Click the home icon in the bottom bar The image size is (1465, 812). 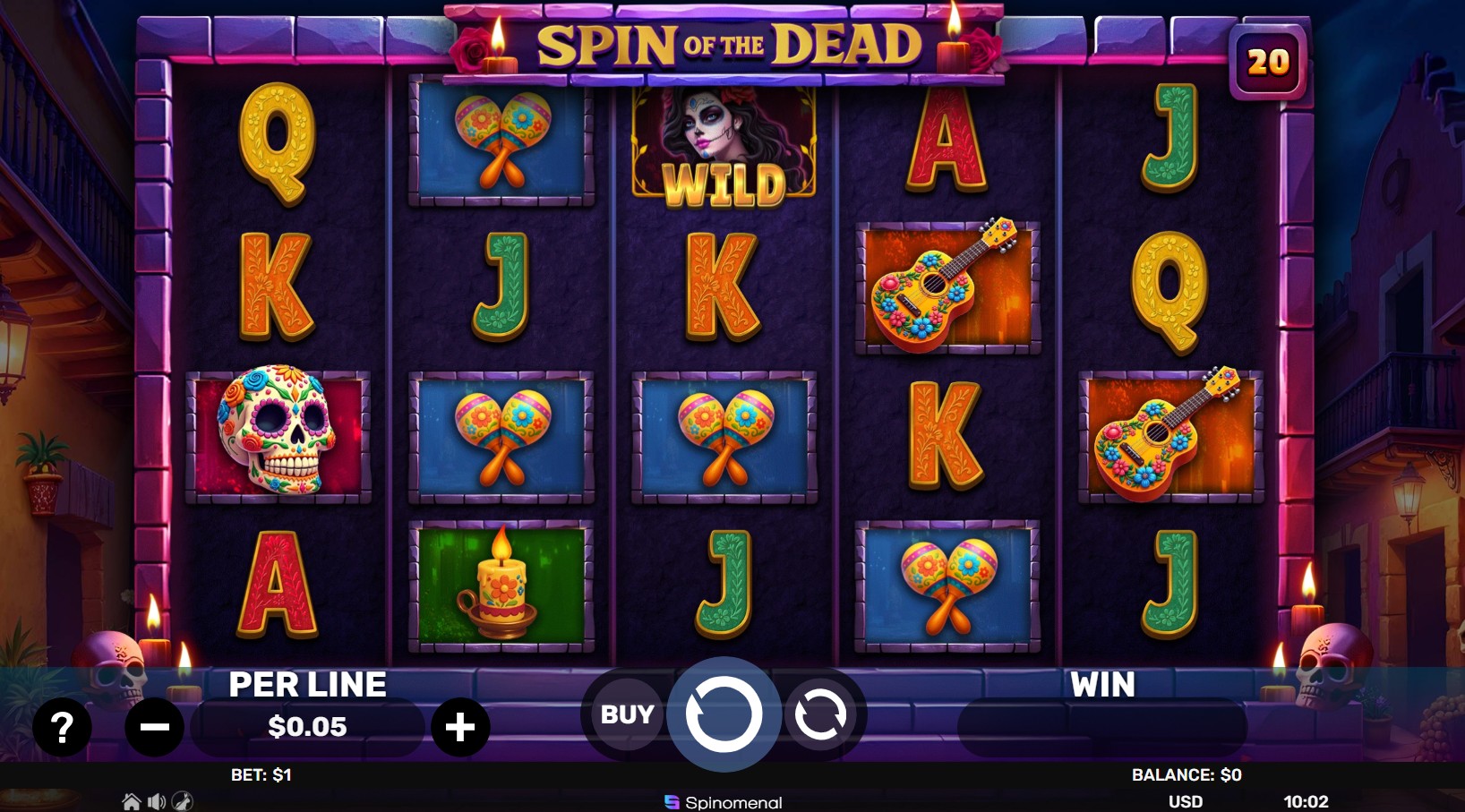pyautogui.click(x=131, y=799)
